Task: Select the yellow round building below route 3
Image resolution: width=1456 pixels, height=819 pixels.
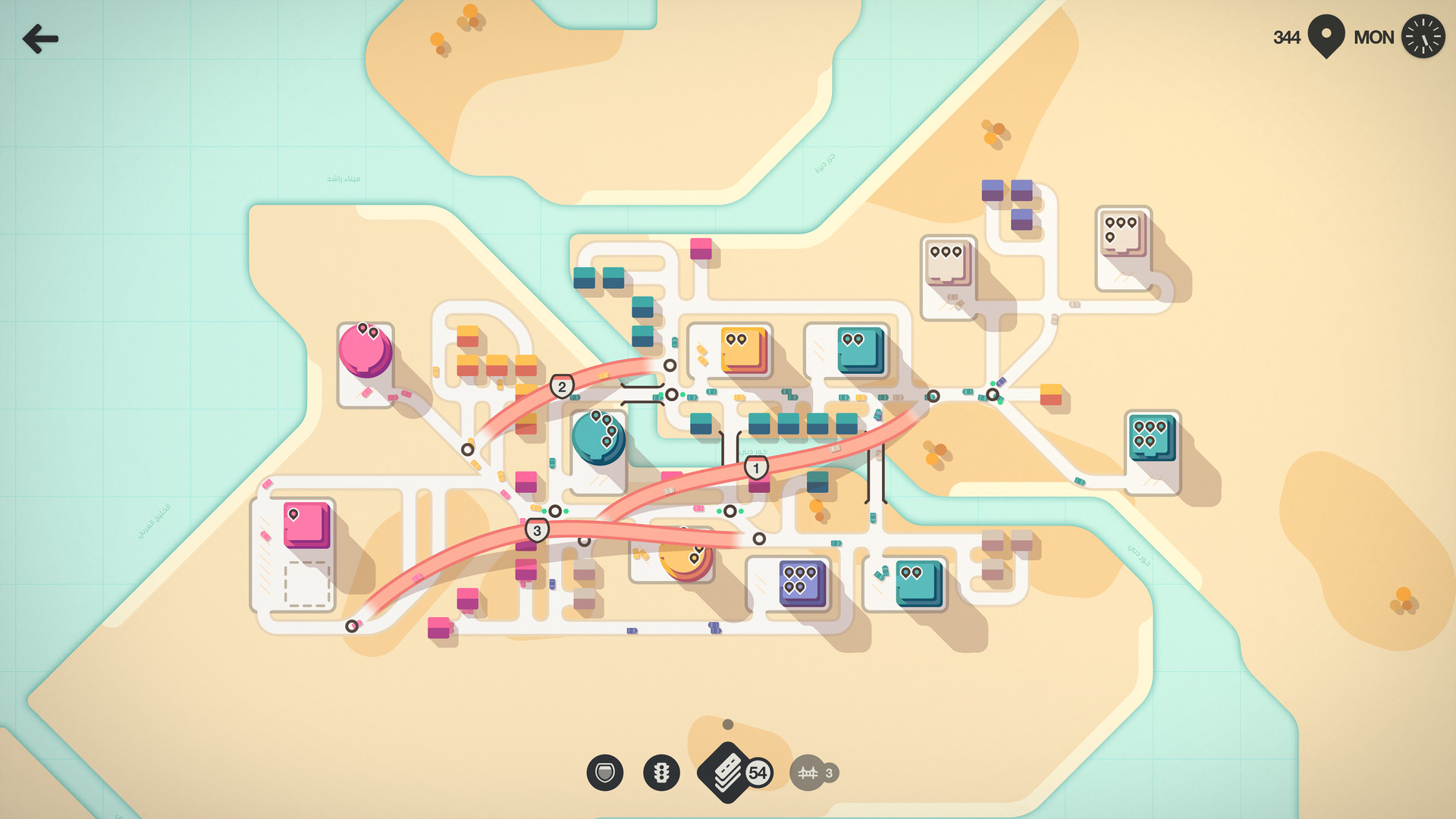Action: [x=686, y=561]
